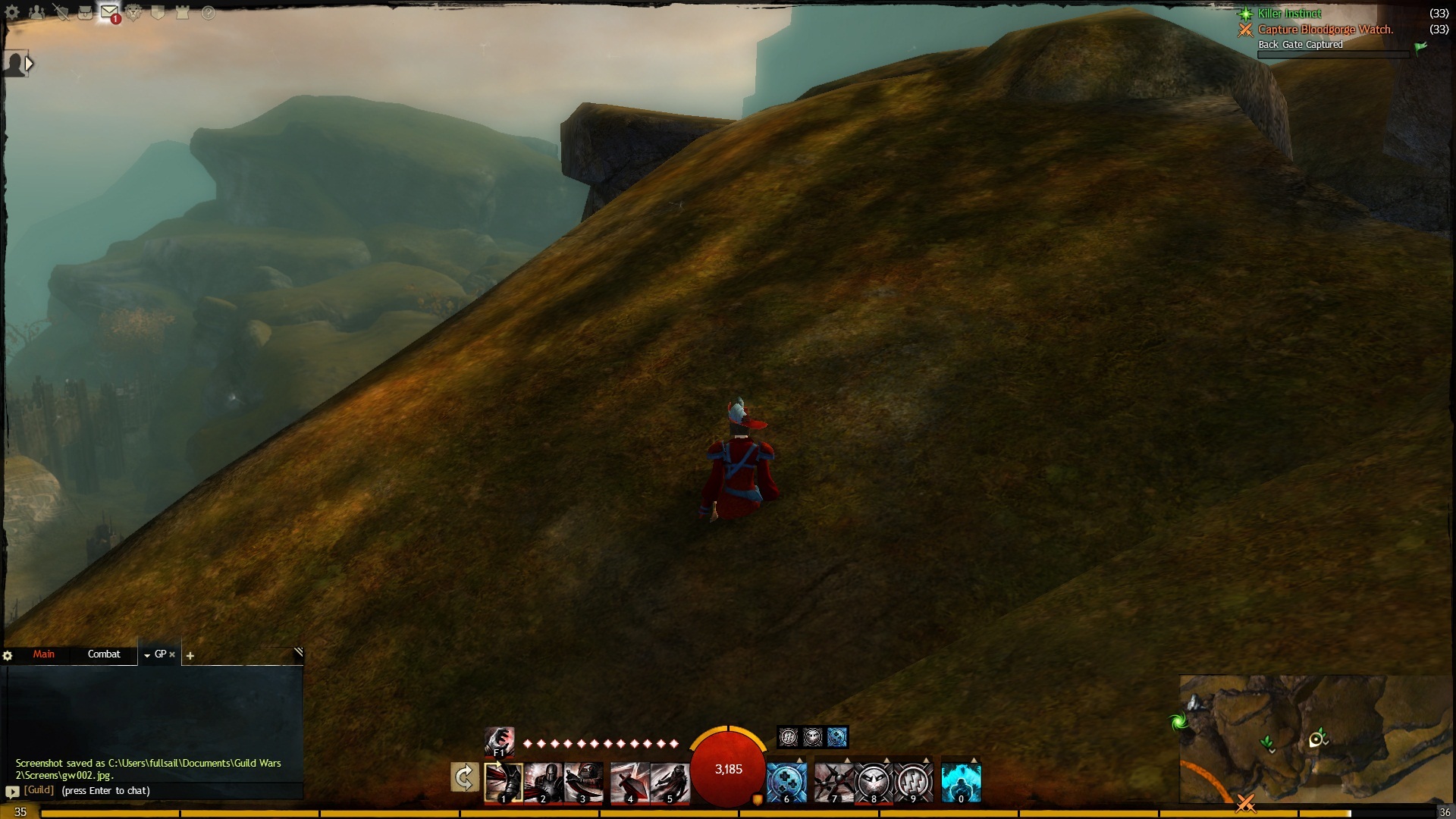Screen dimensions: 1456x819
Task: Open the guild shield panel
Action: 158,13
